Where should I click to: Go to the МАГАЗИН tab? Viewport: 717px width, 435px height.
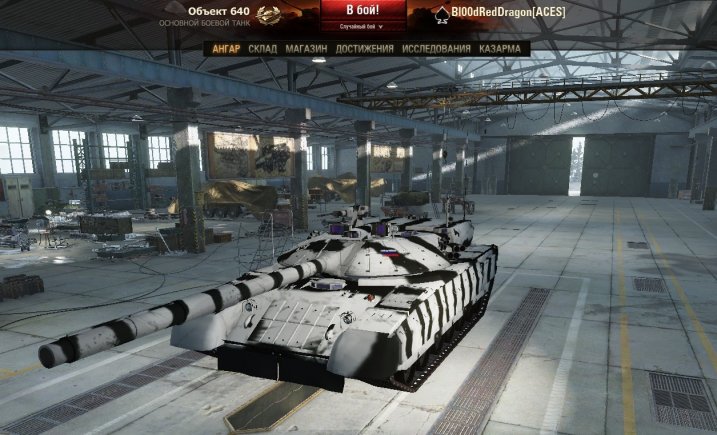tap(306, 48)
